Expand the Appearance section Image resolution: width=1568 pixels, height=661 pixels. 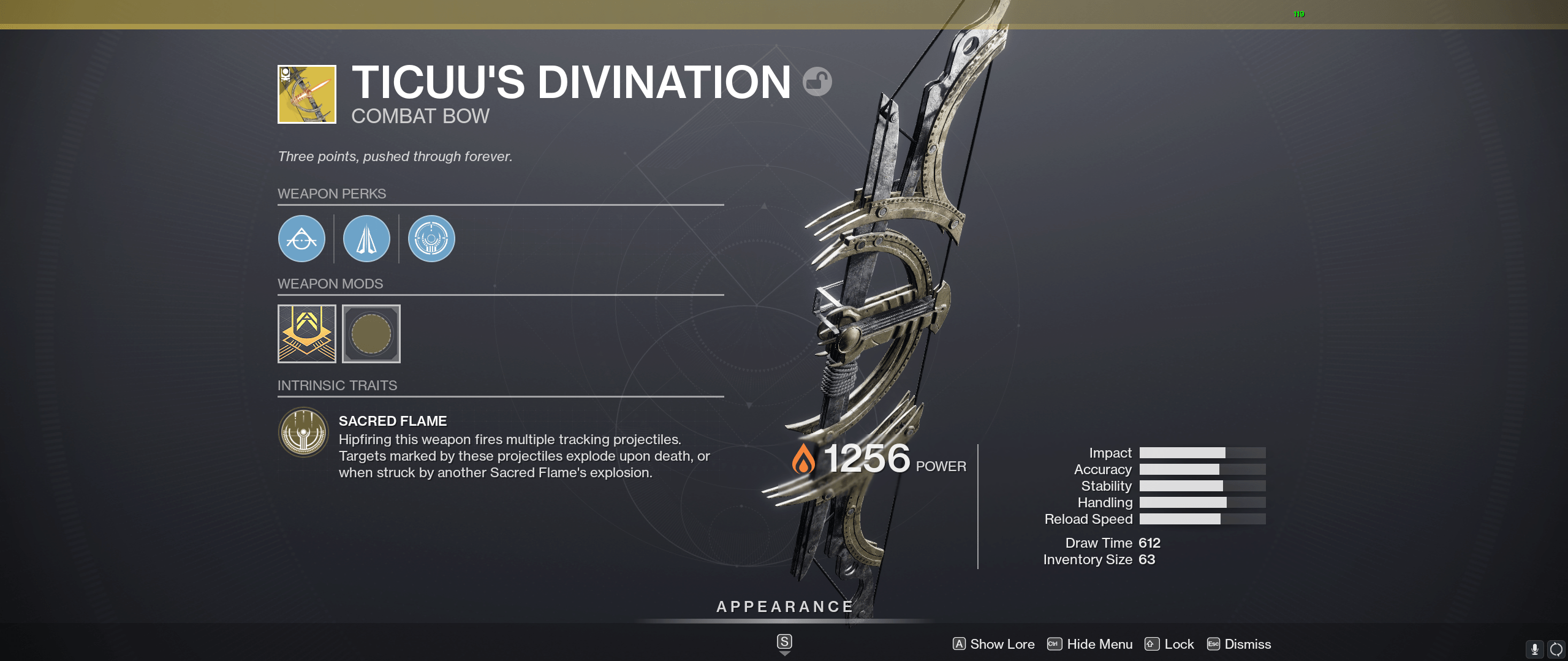[784, 606]
